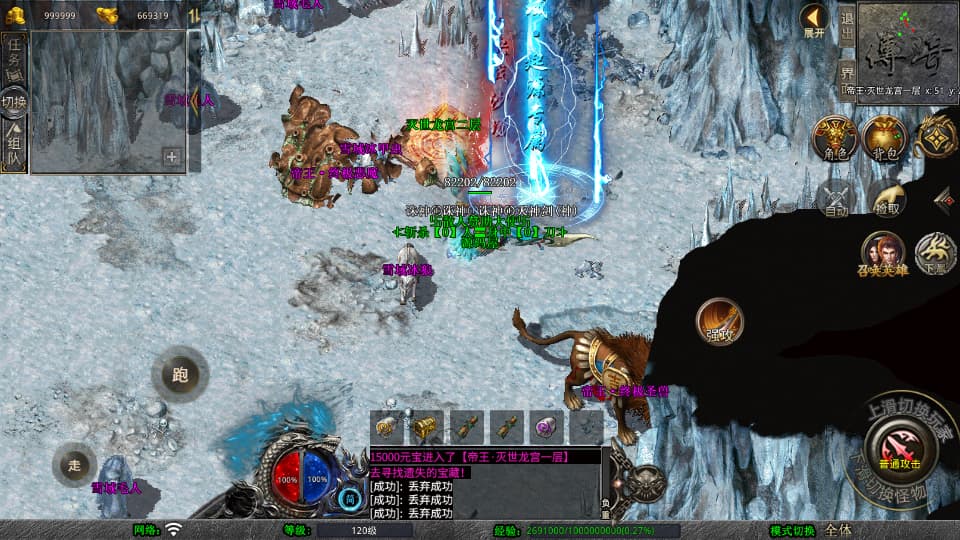Activate 召唤英雄 summon hero
This screenshot has width=960, height=540.
(x=884, y=253)
